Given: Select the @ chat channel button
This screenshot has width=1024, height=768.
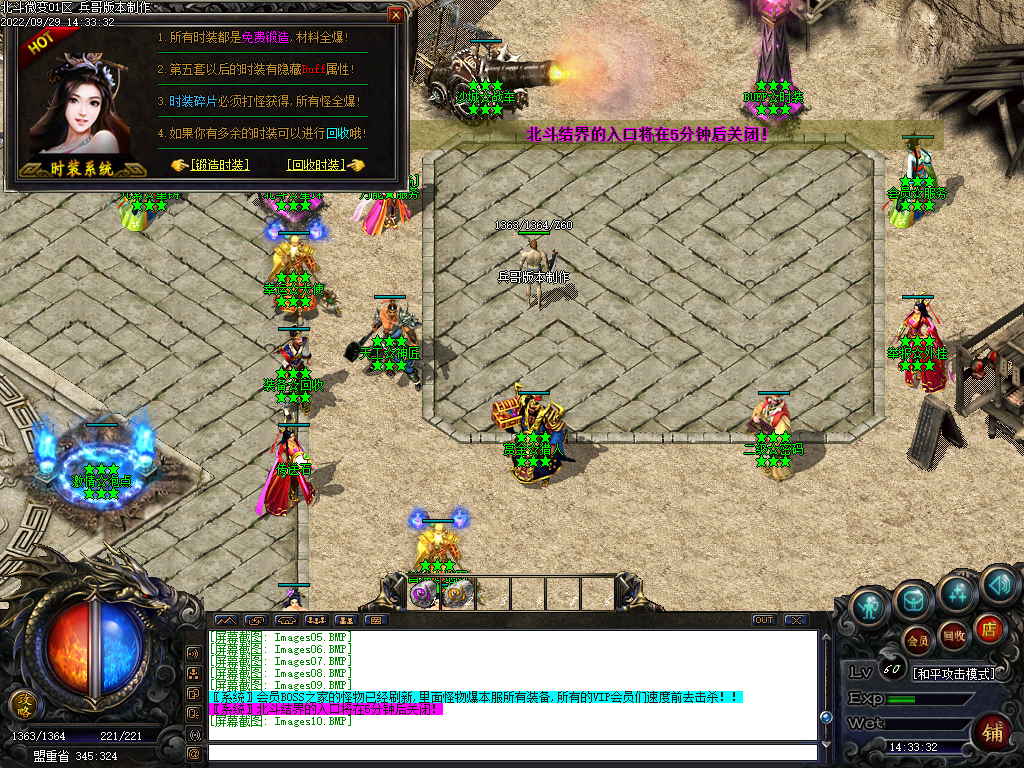Looking at the screenshot, I should [193, 753].
